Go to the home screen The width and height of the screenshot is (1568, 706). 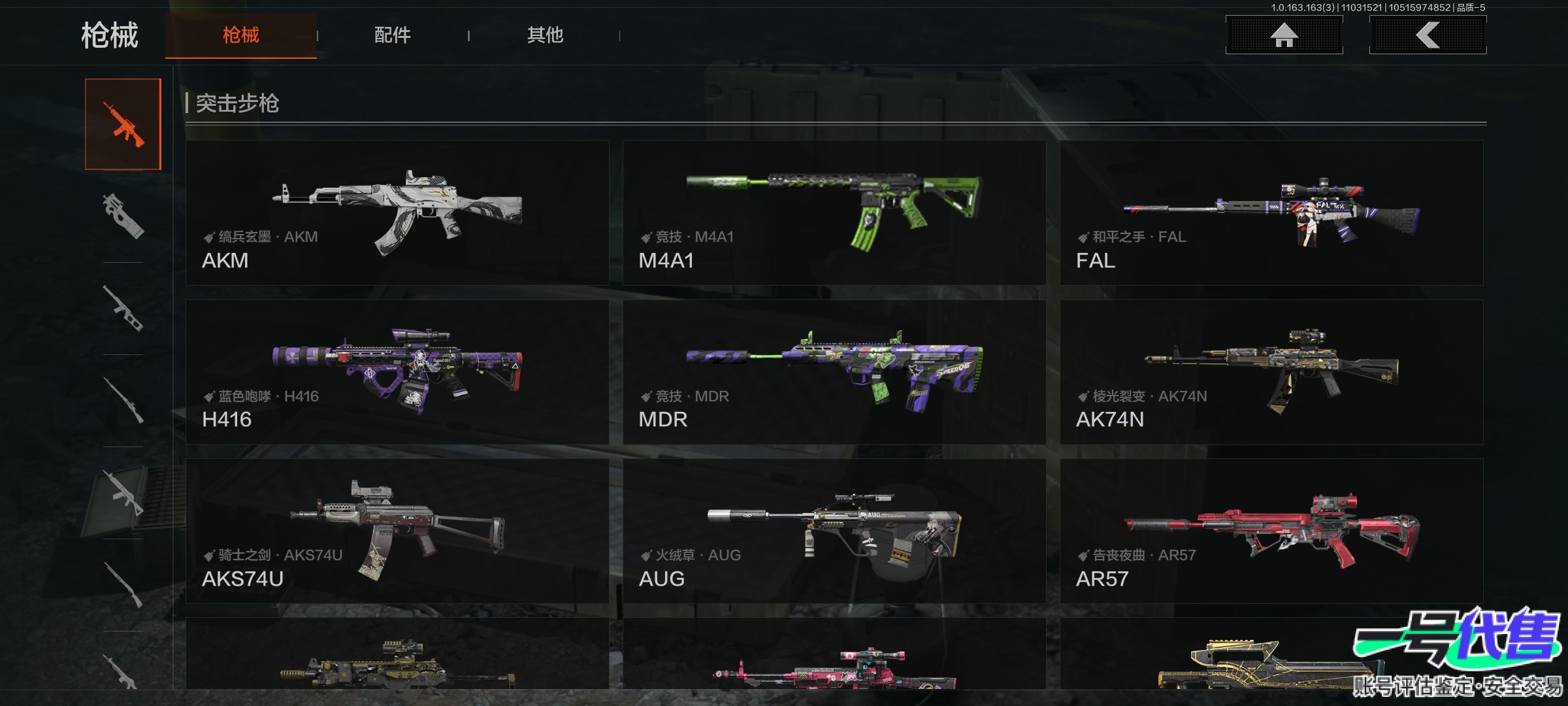1284,35
